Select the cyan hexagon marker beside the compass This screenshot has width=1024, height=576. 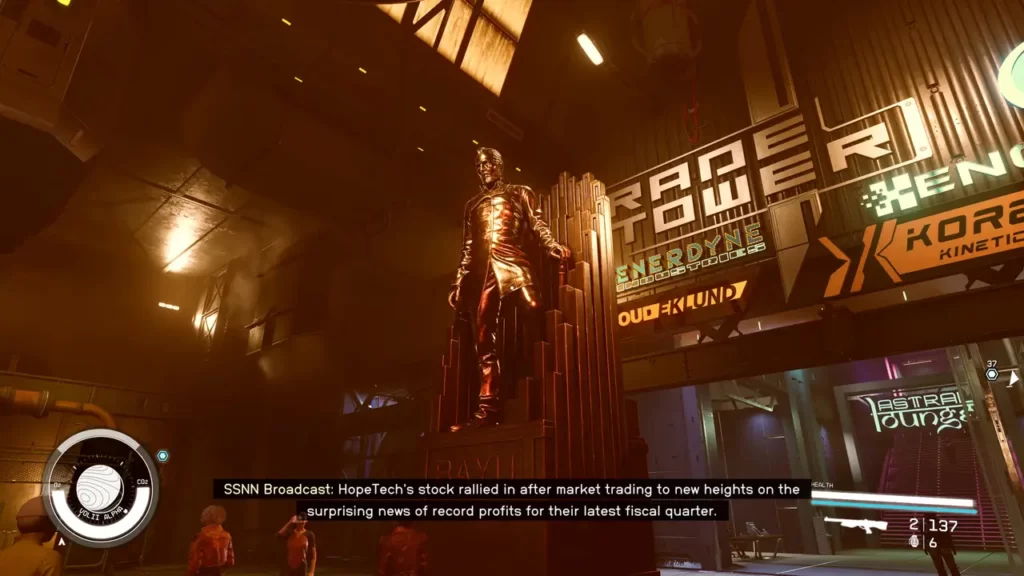tap(163, 456)
